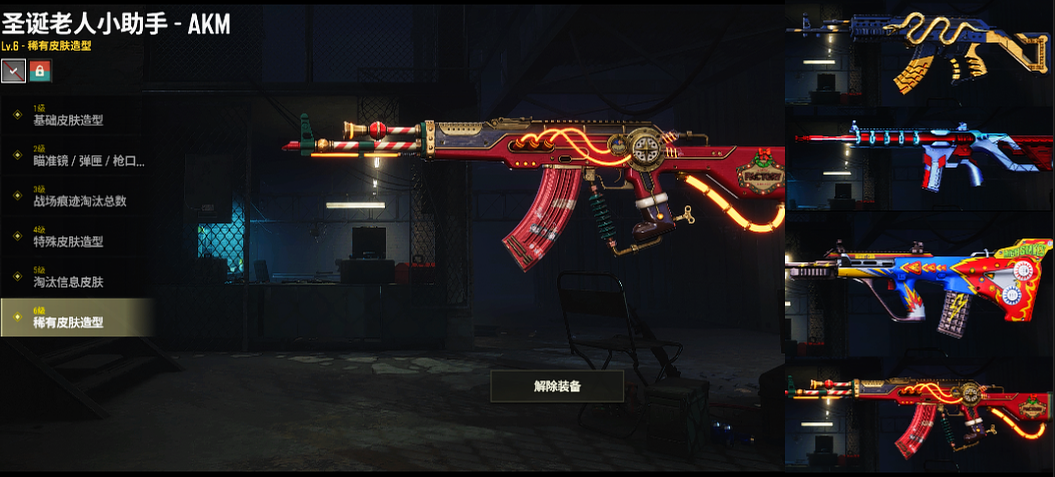Screen dimensions: 1055x477
Task: Pick the colorful red-blue AUG skin thumbnail
Action: click(x=919, y=285)
